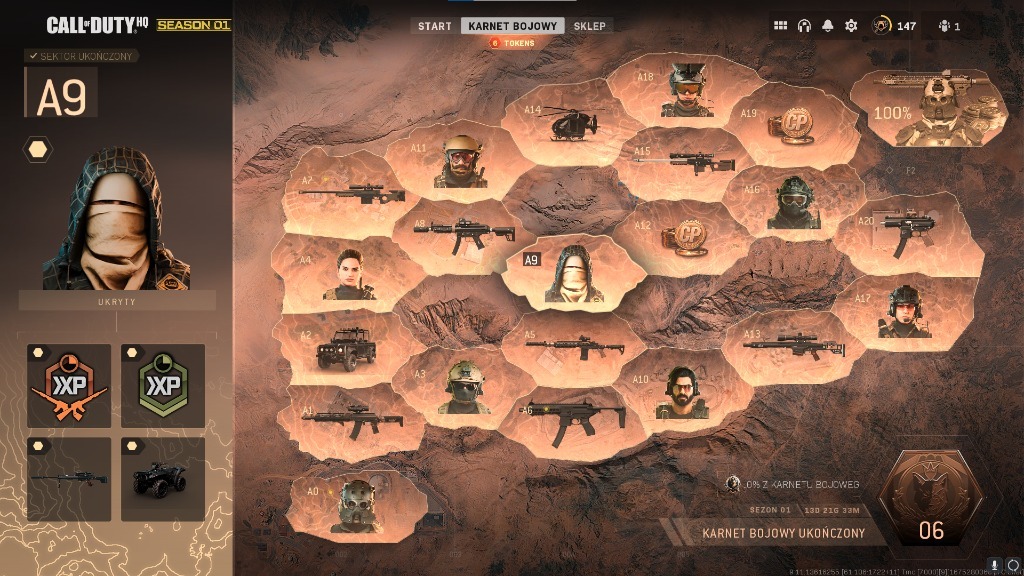
Task: Open sector A0 gas mask operator tile
Action: [358, 505]
